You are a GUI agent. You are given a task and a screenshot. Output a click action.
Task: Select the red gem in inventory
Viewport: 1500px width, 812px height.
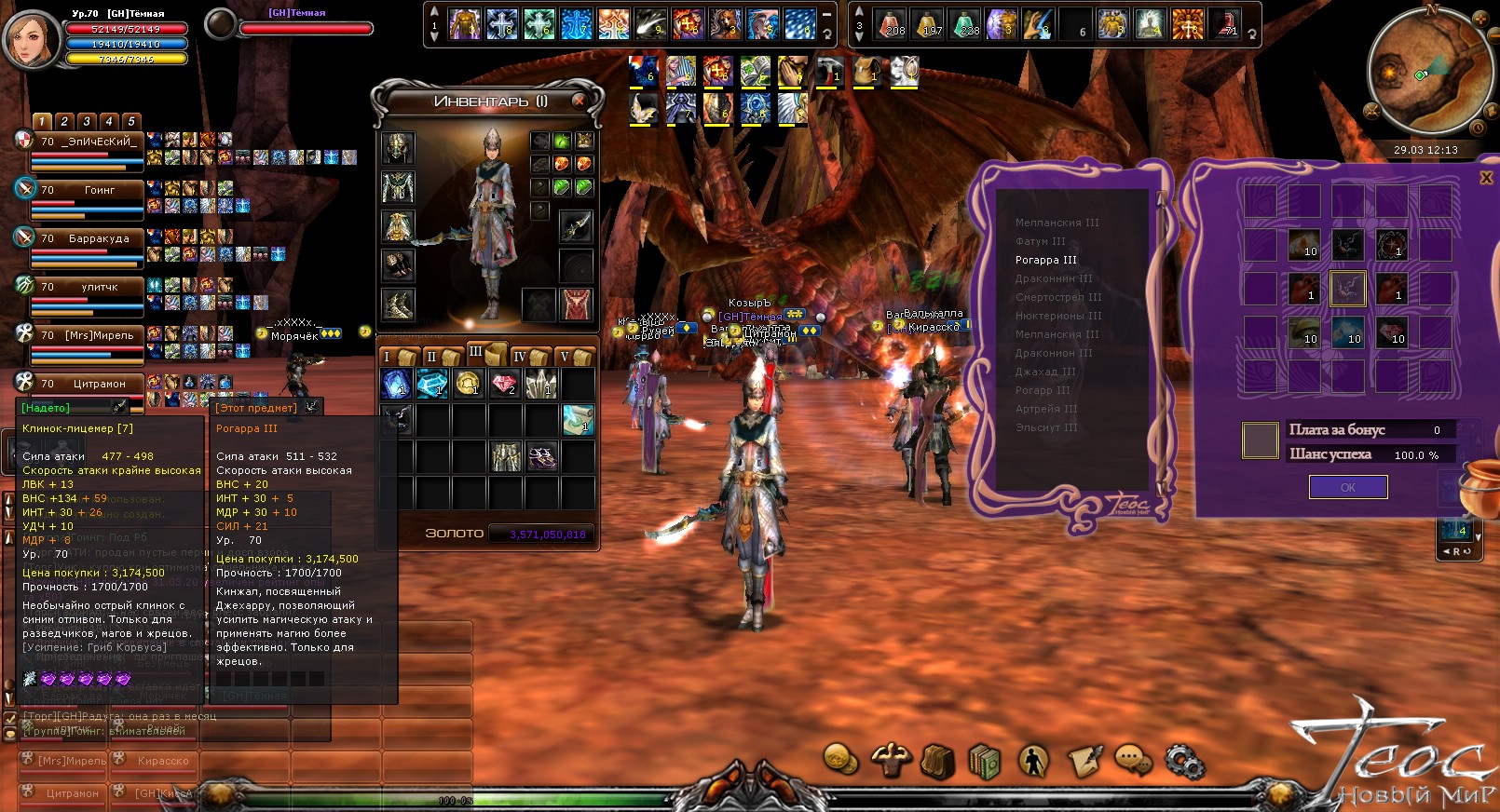point(505,383)
